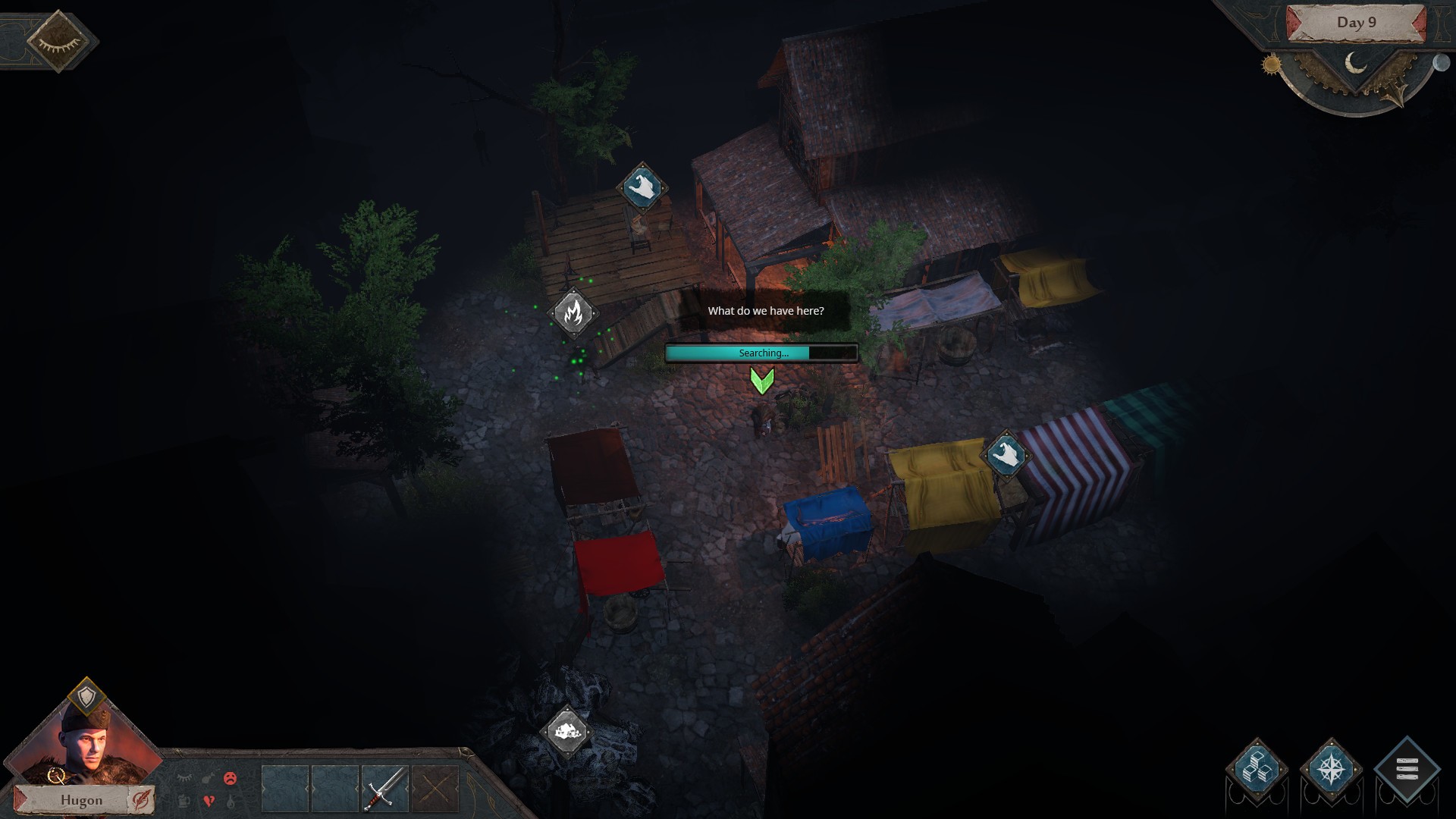This screenshot has width=1456, height=819.
Task: Click the red quill icon beside Hugon's name
Action: pos(140,799)
